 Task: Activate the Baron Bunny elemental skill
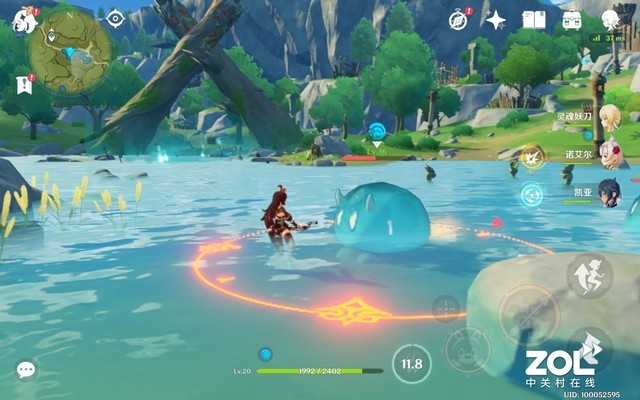[x=466, y=349]
